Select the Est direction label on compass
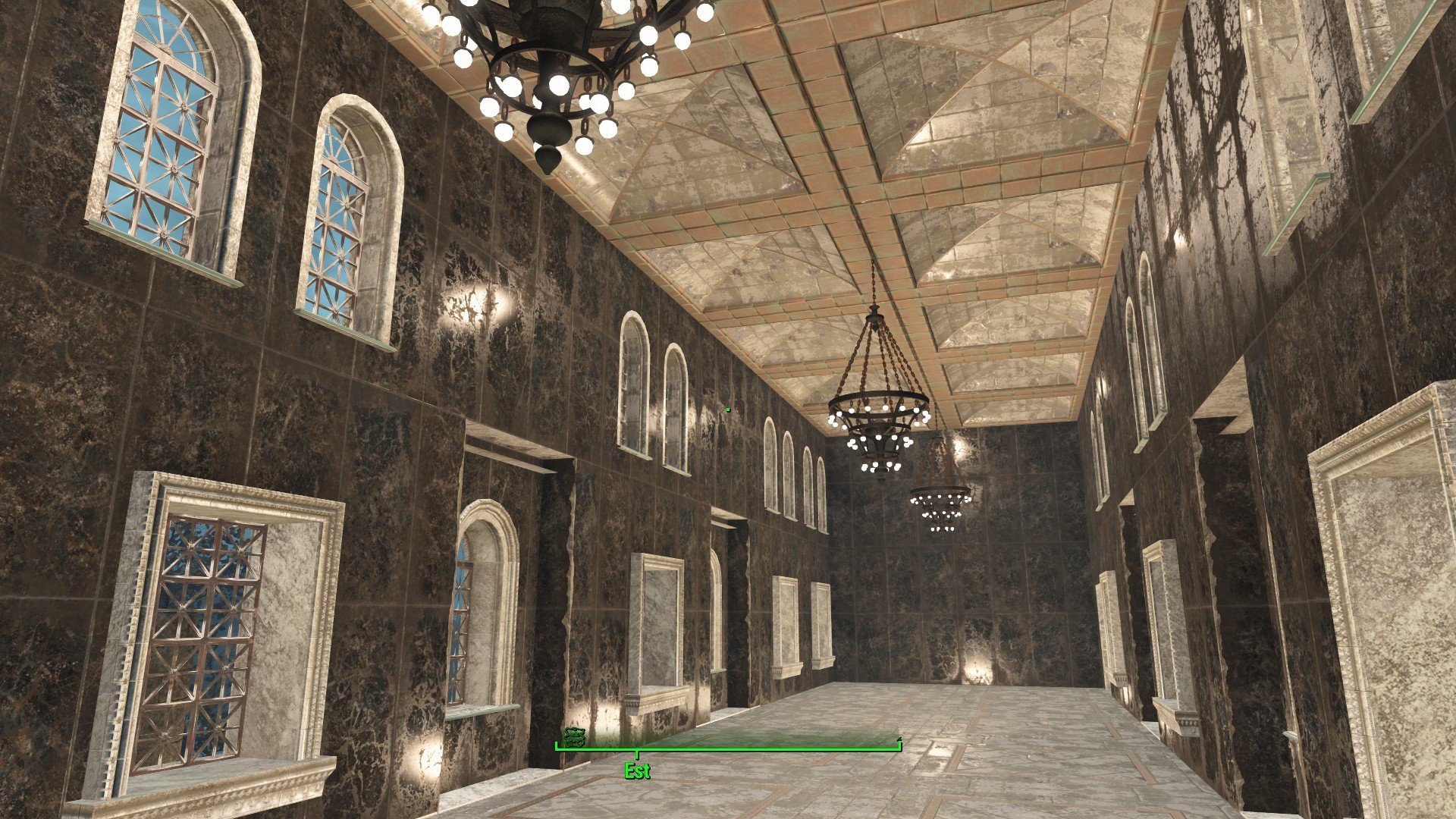The height and width of the screenshot is (819, 1456). [x=637, y=771]
